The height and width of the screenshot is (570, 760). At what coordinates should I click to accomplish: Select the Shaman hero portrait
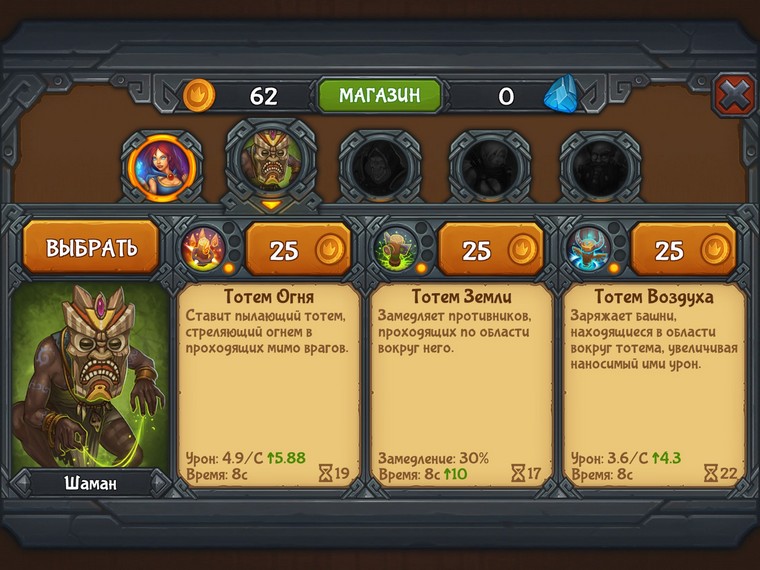[271, 161]
